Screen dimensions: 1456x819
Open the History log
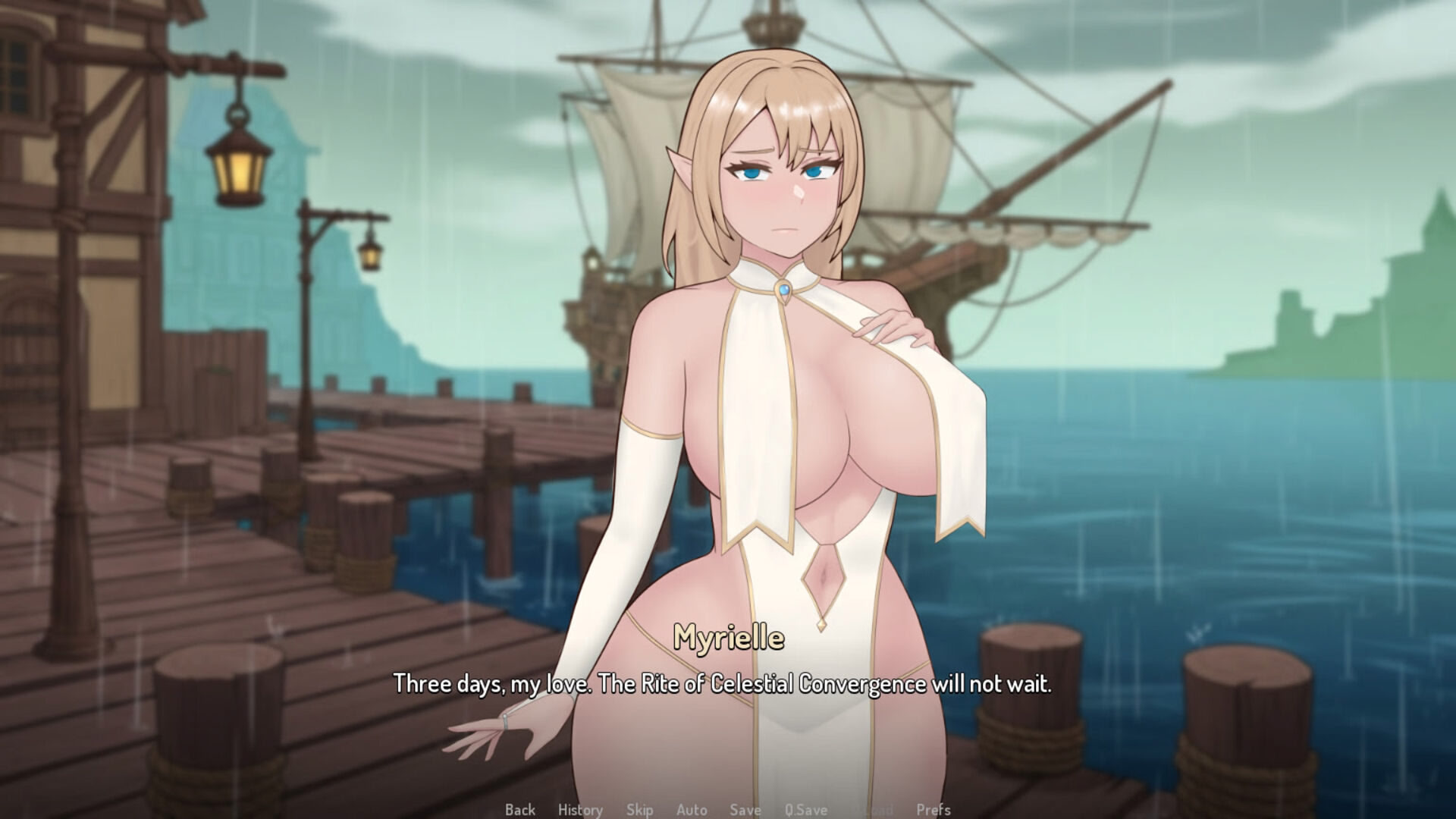pyautogui.click(x=581, y=809)
